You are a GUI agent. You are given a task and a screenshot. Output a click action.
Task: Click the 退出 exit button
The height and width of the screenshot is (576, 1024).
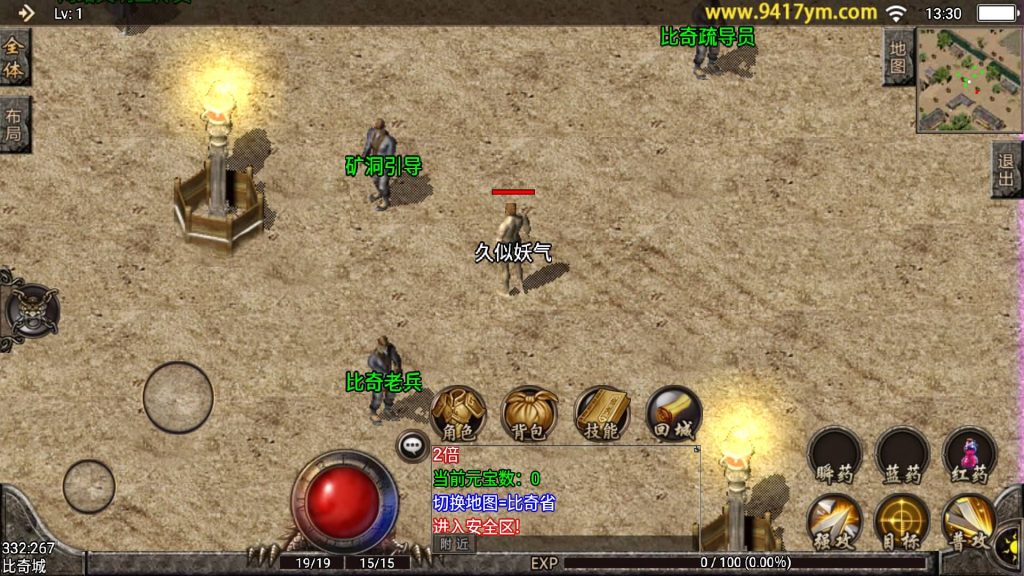click(1007, 169)
